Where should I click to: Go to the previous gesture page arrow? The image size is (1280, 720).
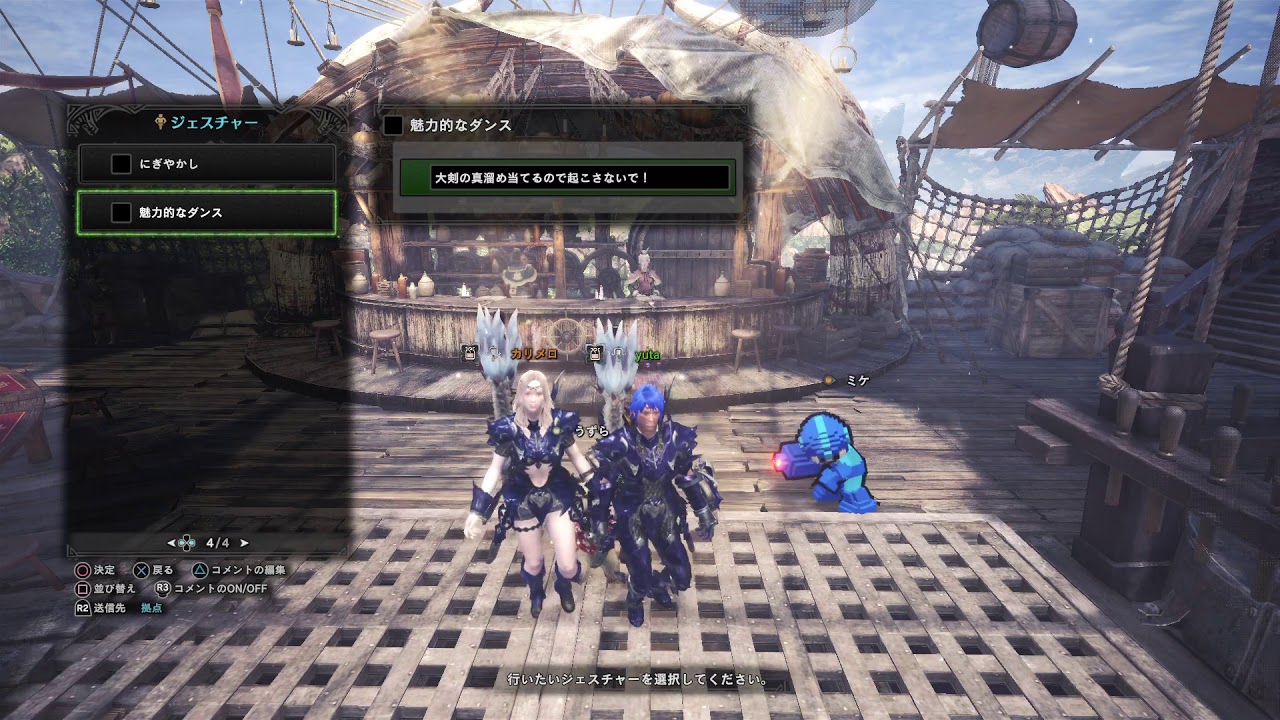coord(172,543)
